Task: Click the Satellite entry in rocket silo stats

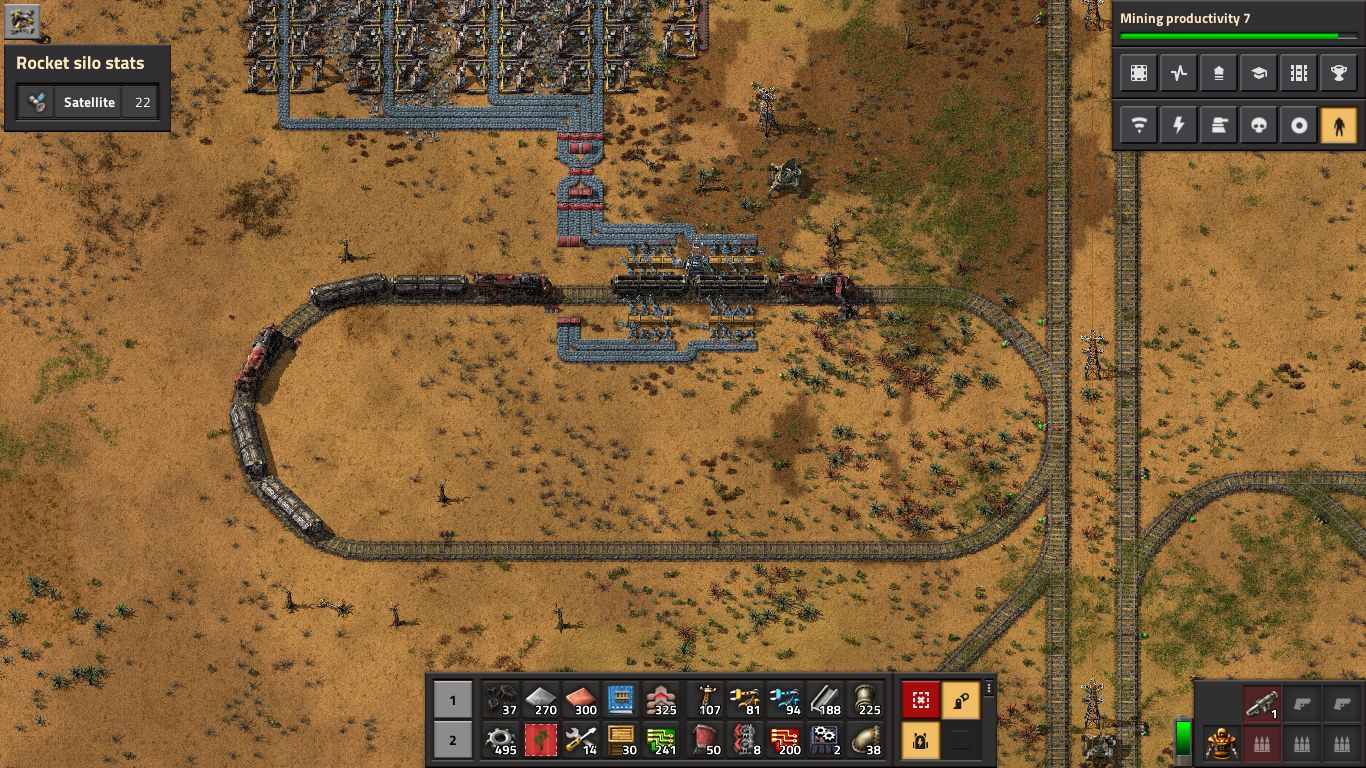Action: coord(88,102)
